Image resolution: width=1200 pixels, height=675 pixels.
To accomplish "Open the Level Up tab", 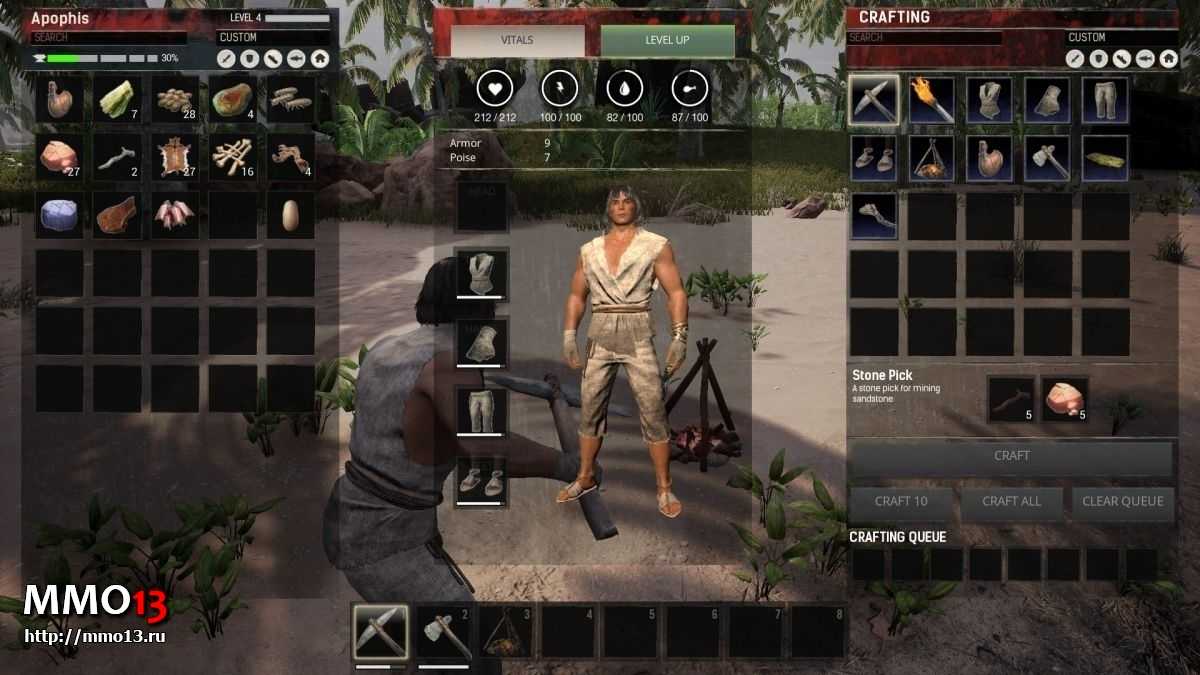I will pos(667,41).
